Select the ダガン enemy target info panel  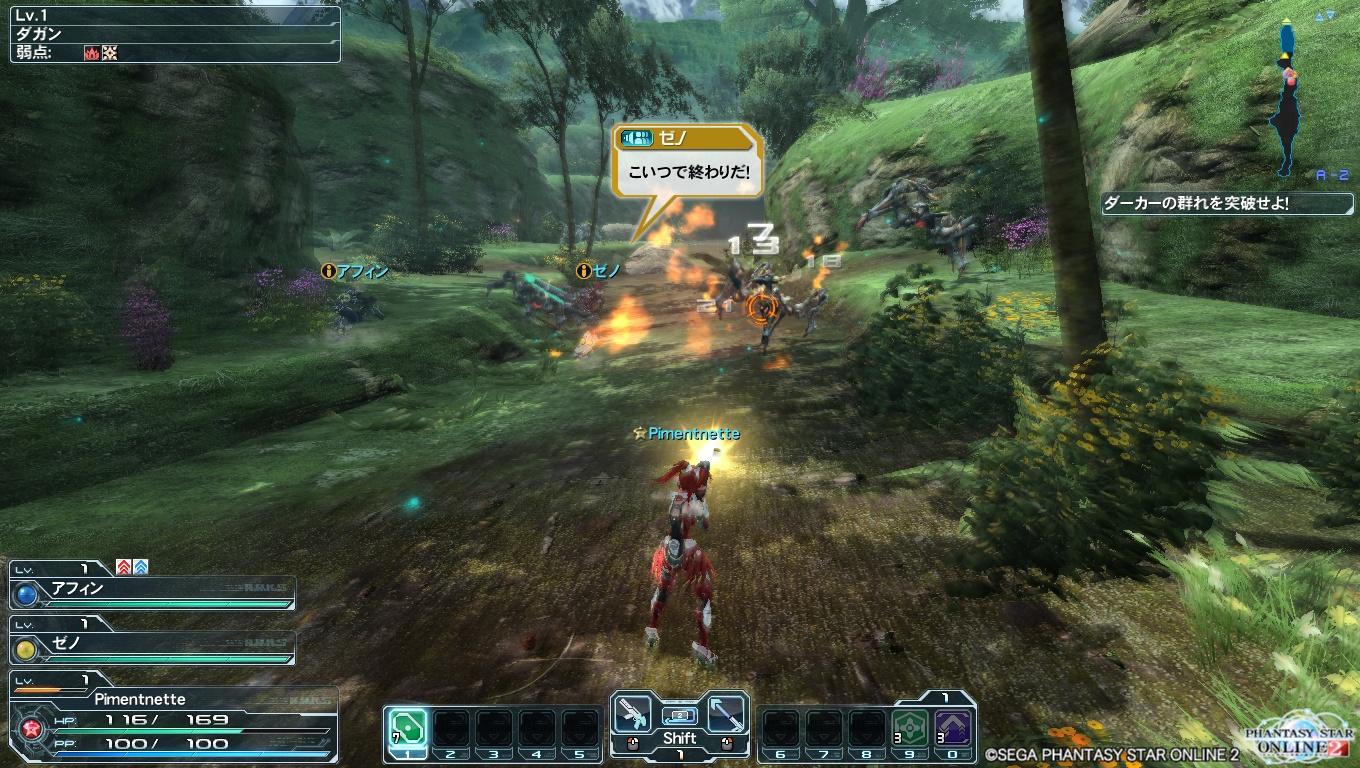175,35
